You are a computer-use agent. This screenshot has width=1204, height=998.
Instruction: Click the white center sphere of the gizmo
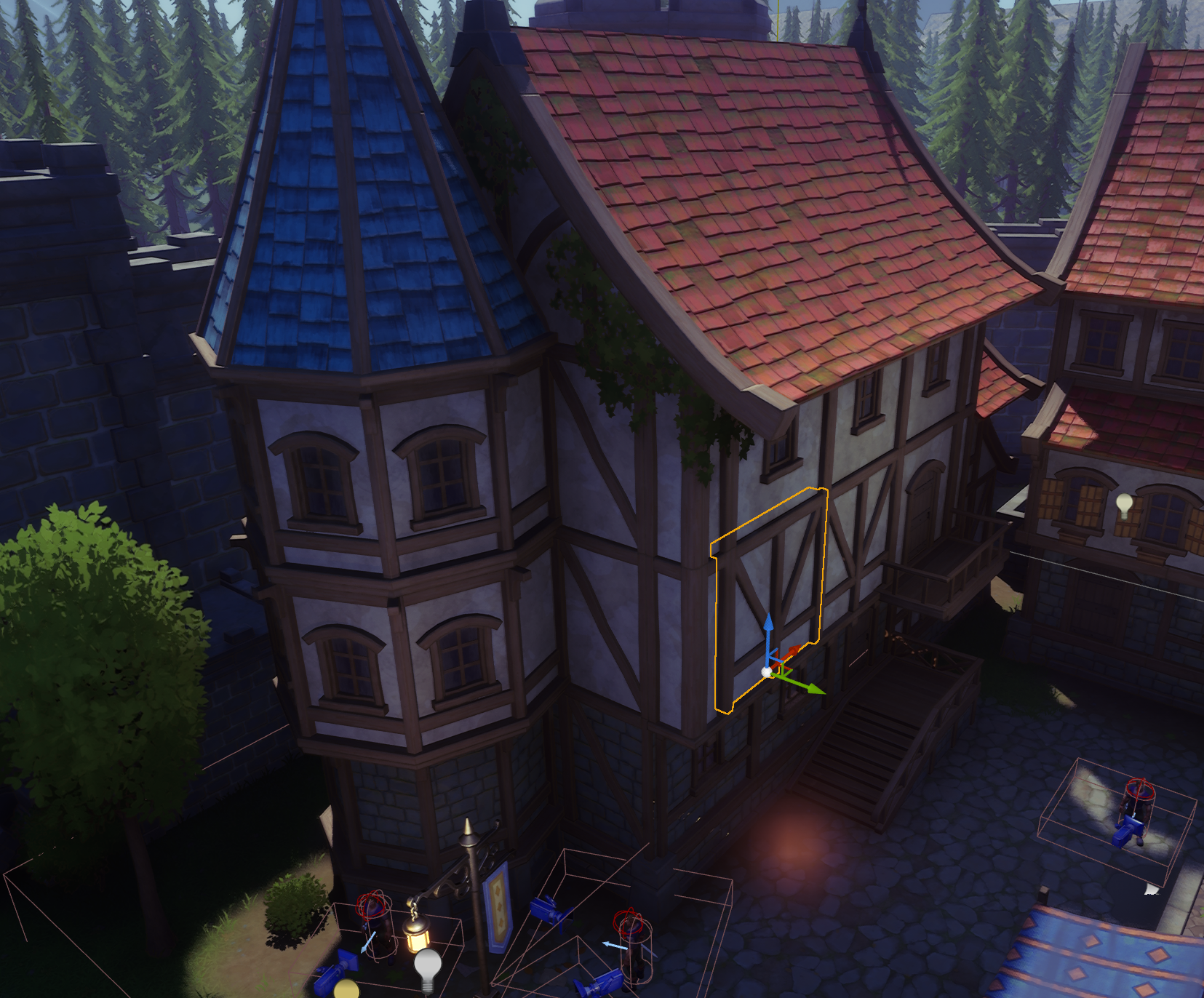pos(766,672)
